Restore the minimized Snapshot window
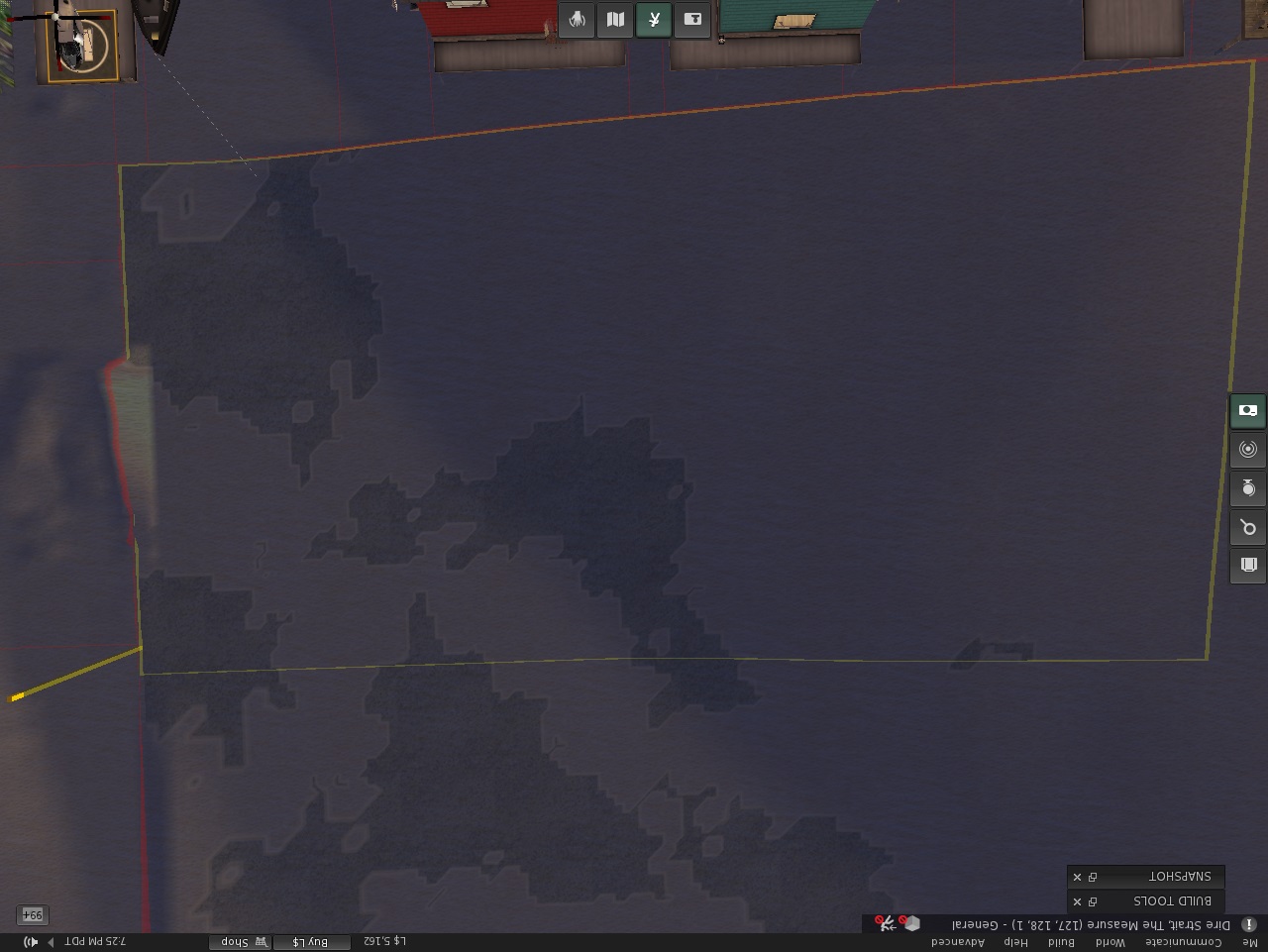Screen dimensions: 1268x952 tap(1093, 877)
